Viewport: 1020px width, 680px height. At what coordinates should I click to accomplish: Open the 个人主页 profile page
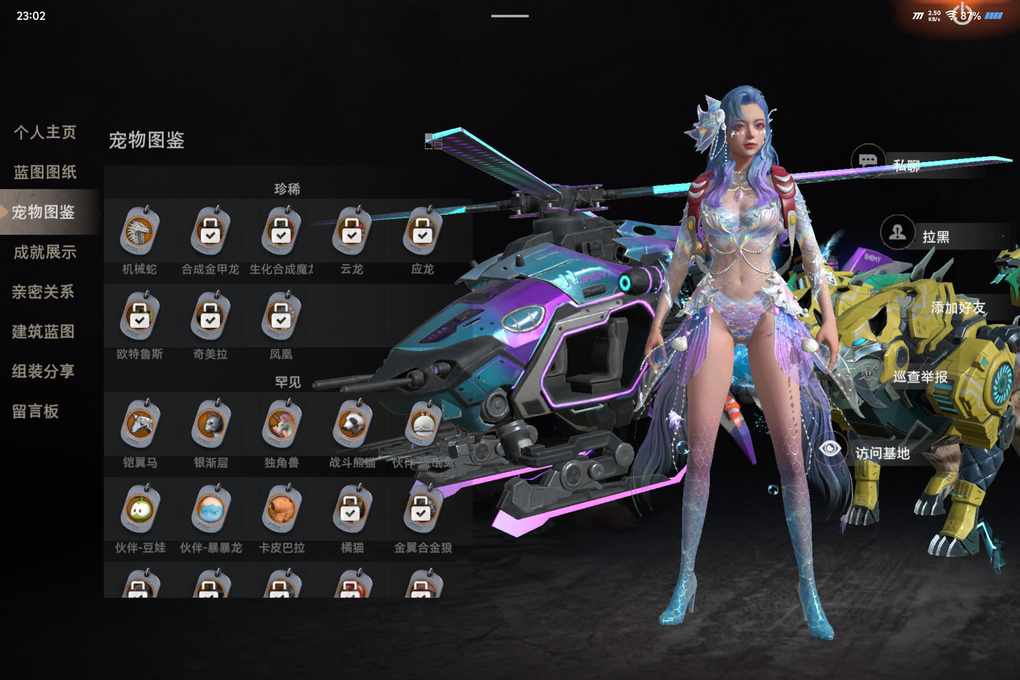(44, 132)
